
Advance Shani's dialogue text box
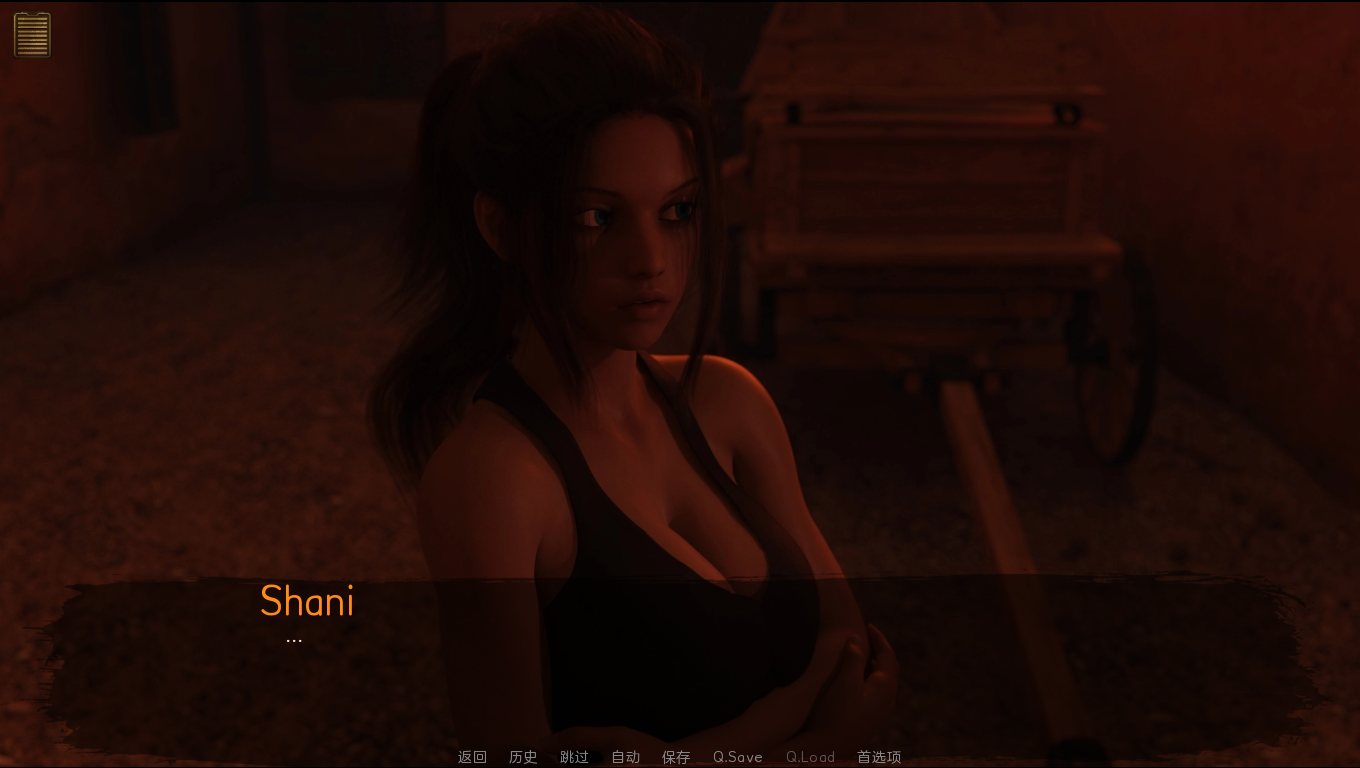pyautogui.click(x=680, y=660)
